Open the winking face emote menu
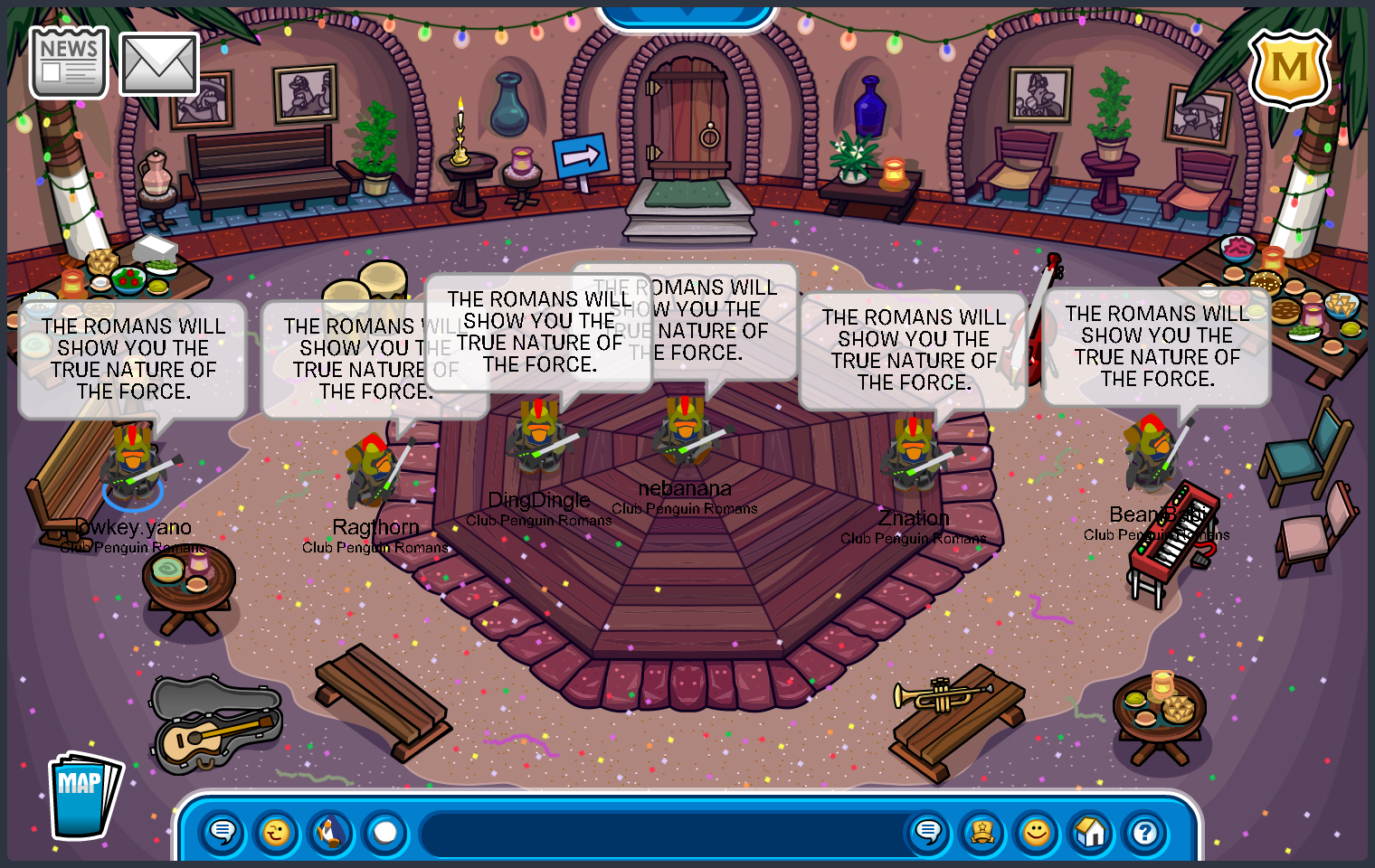 tap(277, 832)
